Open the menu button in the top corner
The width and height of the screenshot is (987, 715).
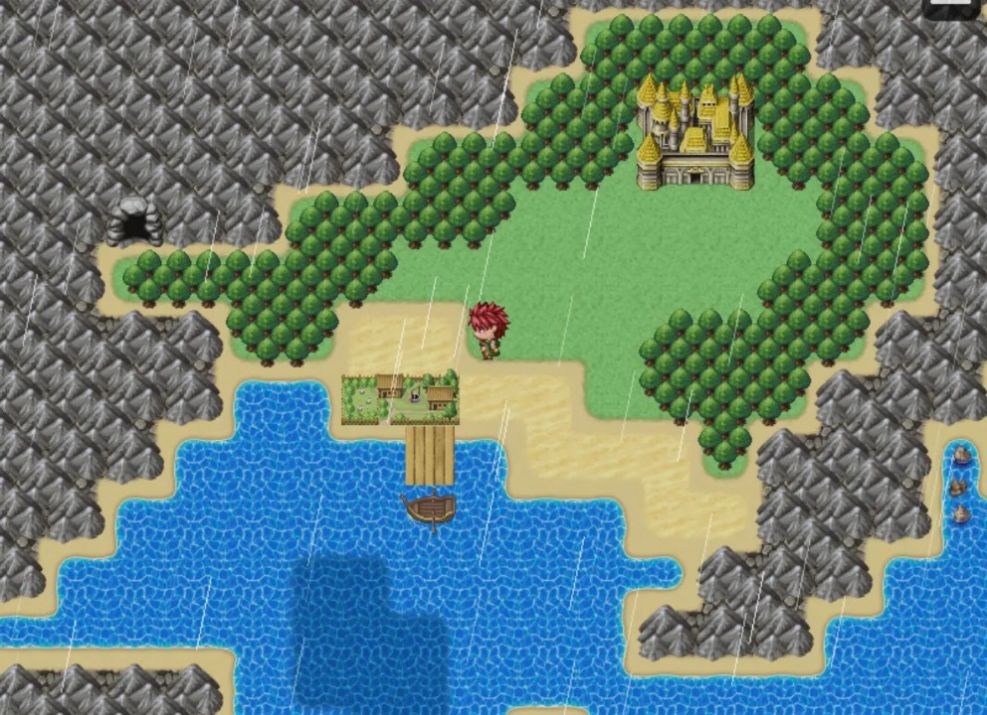[949, 7]
